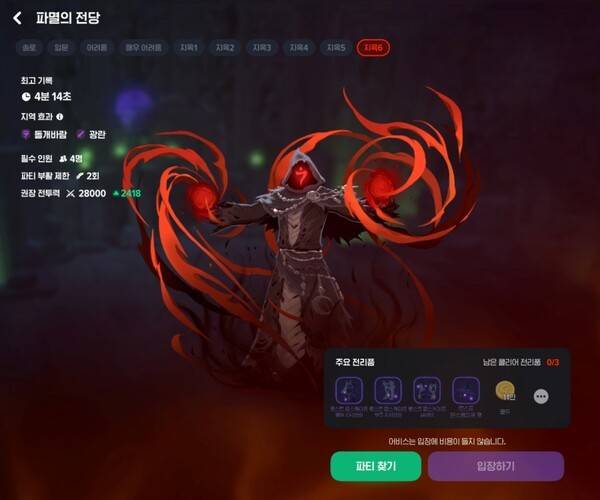View the gold coin loot reward

(x=505, y=390)
